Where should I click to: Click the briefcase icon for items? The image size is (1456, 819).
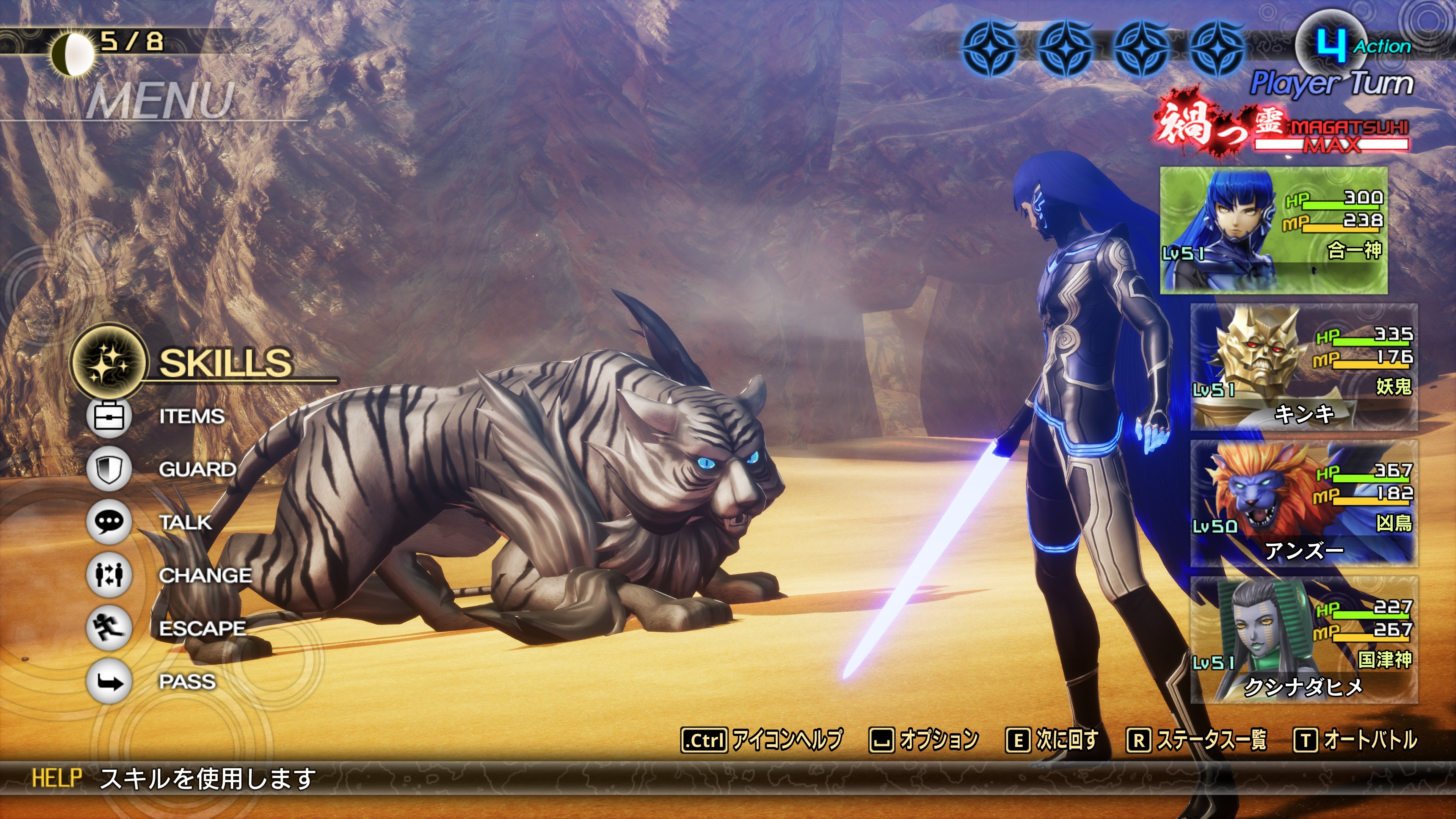pyautogui.click(x=109, y=417)
